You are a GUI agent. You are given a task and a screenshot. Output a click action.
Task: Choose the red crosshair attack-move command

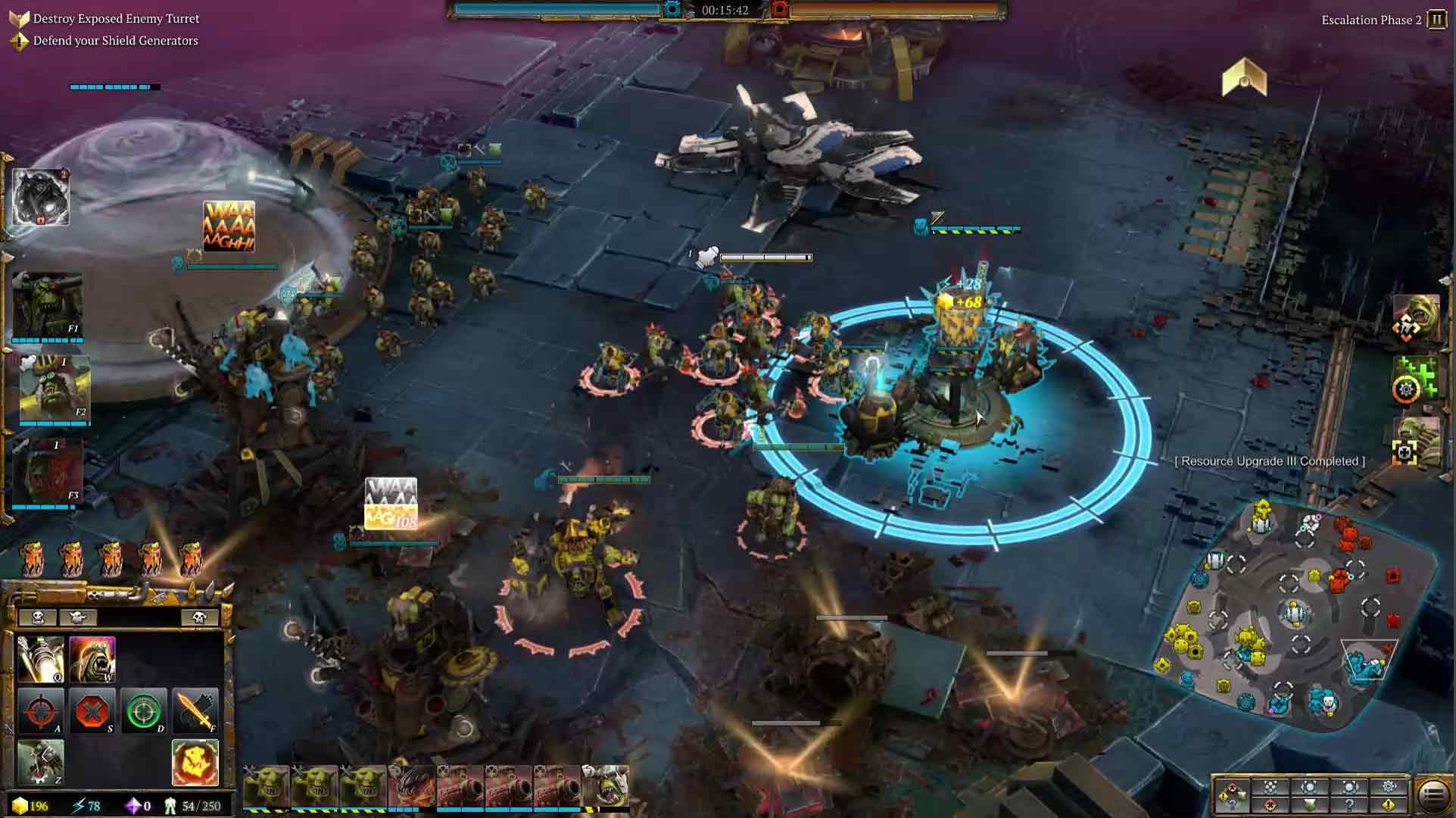(x=40, y=710)
